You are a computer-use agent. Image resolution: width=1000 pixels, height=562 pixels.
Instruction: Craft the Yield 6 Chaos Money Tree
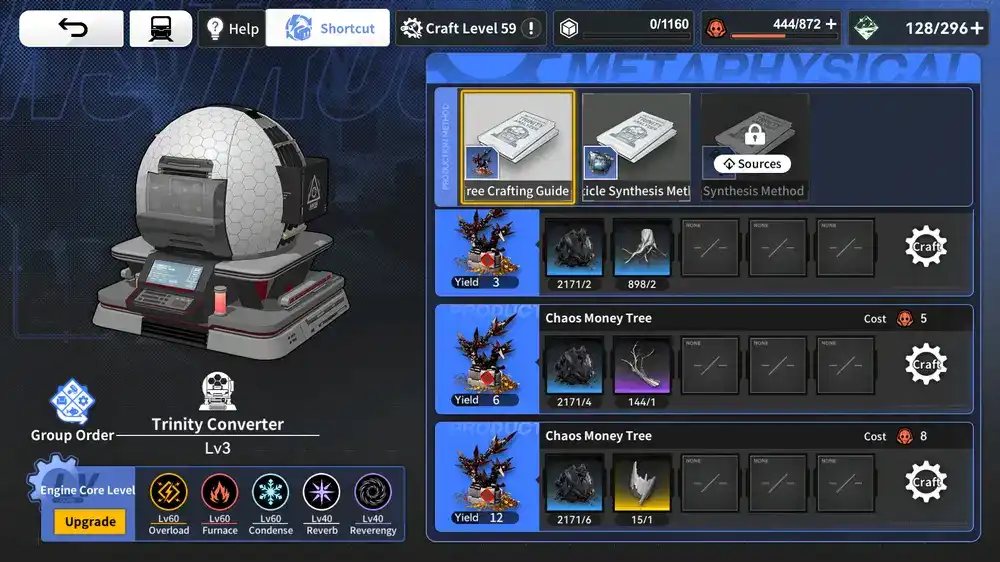point(926,365)
